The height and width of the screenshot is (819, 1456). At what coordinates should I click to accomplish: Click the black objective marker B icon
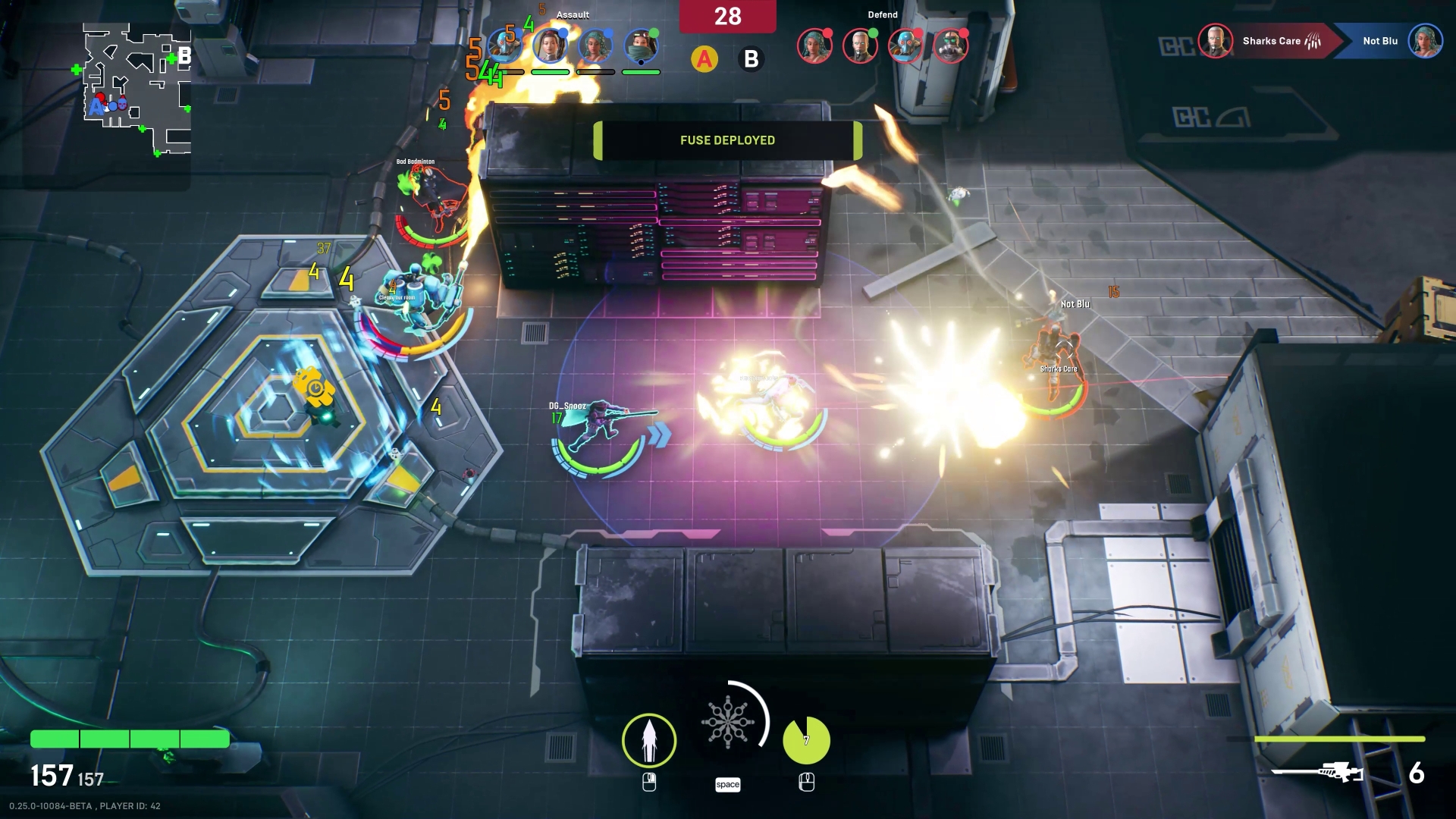pyautogui.click(x=751, y=59)
